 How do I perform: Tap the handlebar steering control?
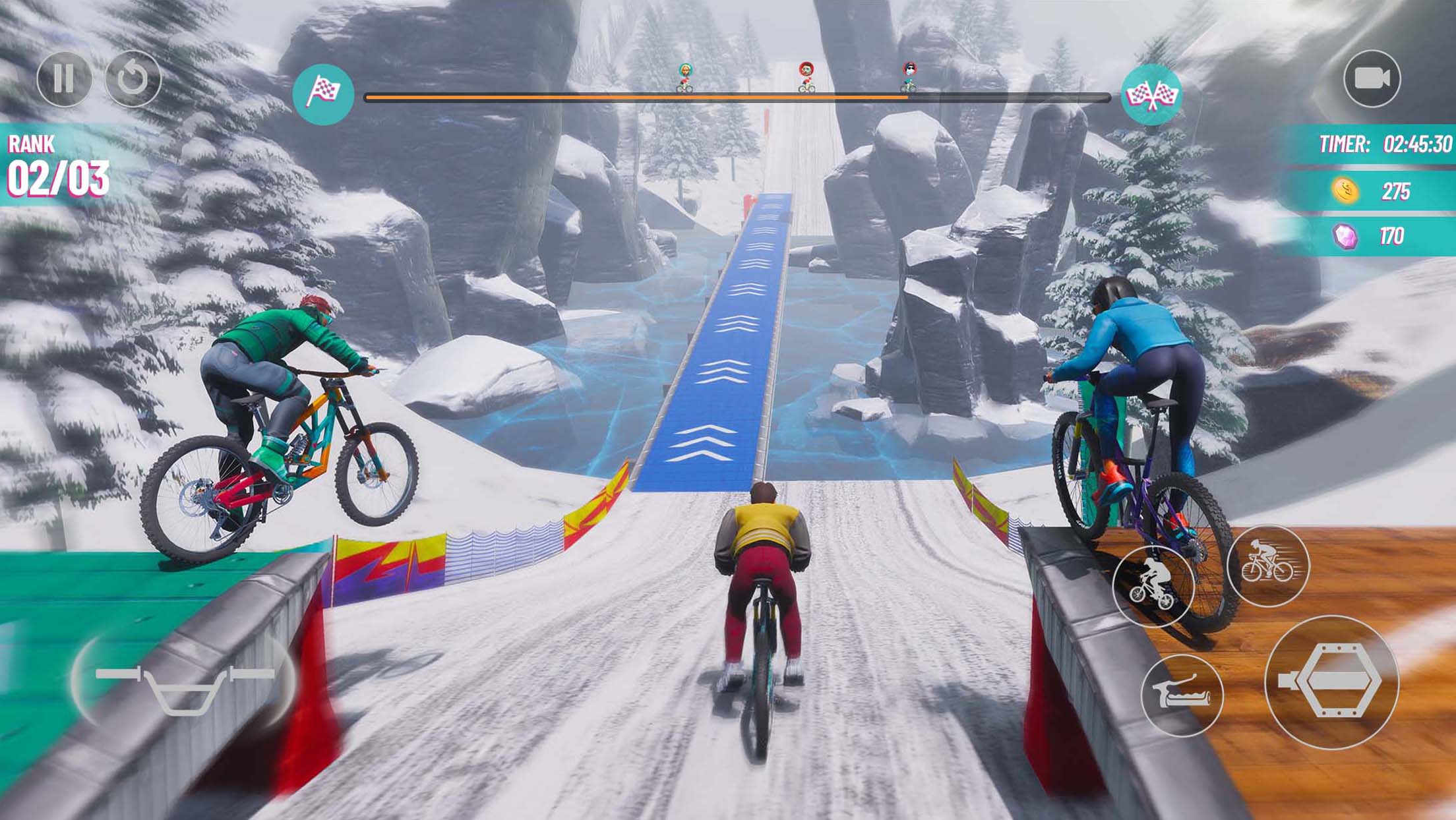click(x=183, y=683)
